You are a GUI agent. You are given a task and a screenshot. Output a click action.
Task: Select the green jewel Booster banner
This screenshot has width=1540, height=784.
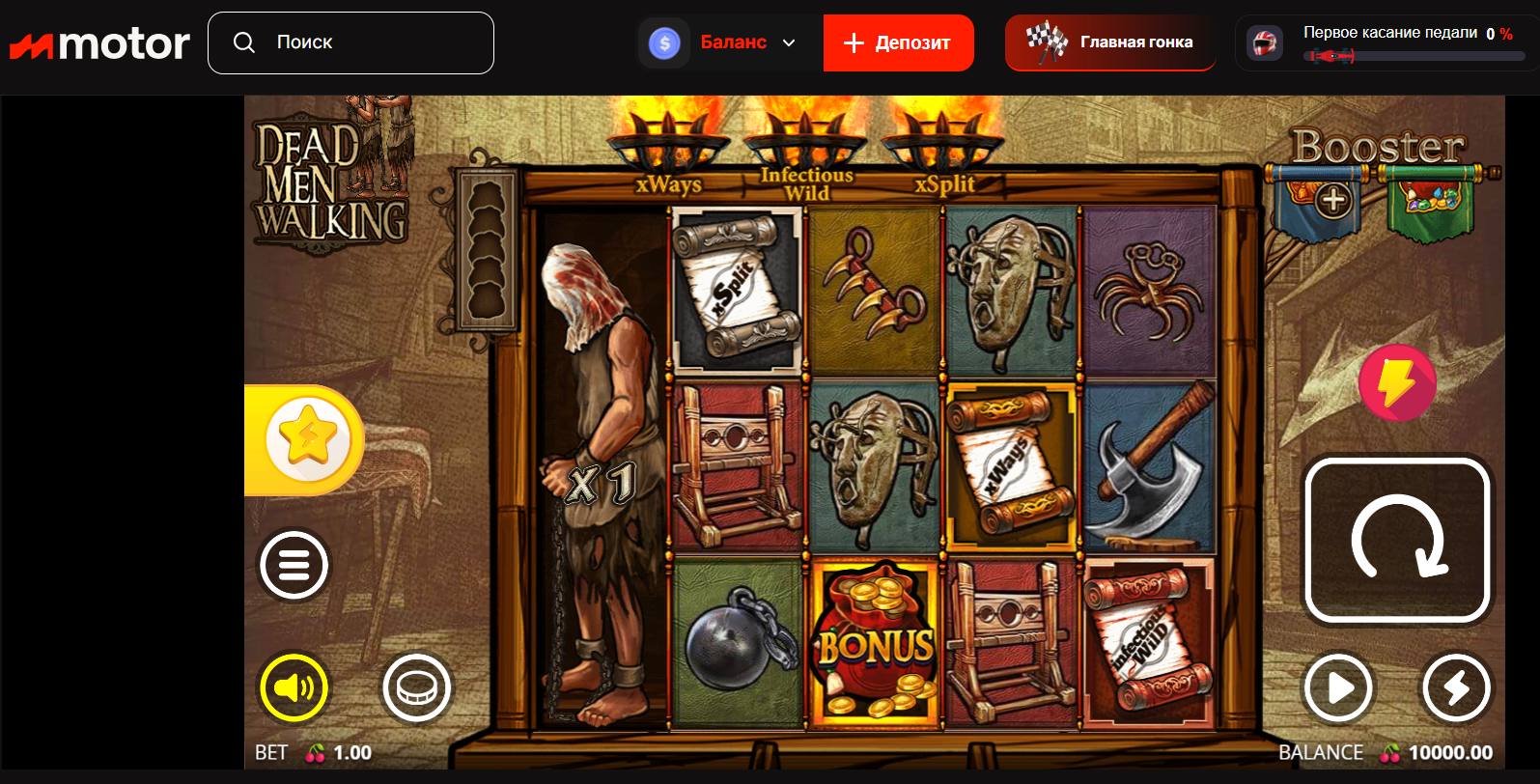click(x=1433, y=202)
